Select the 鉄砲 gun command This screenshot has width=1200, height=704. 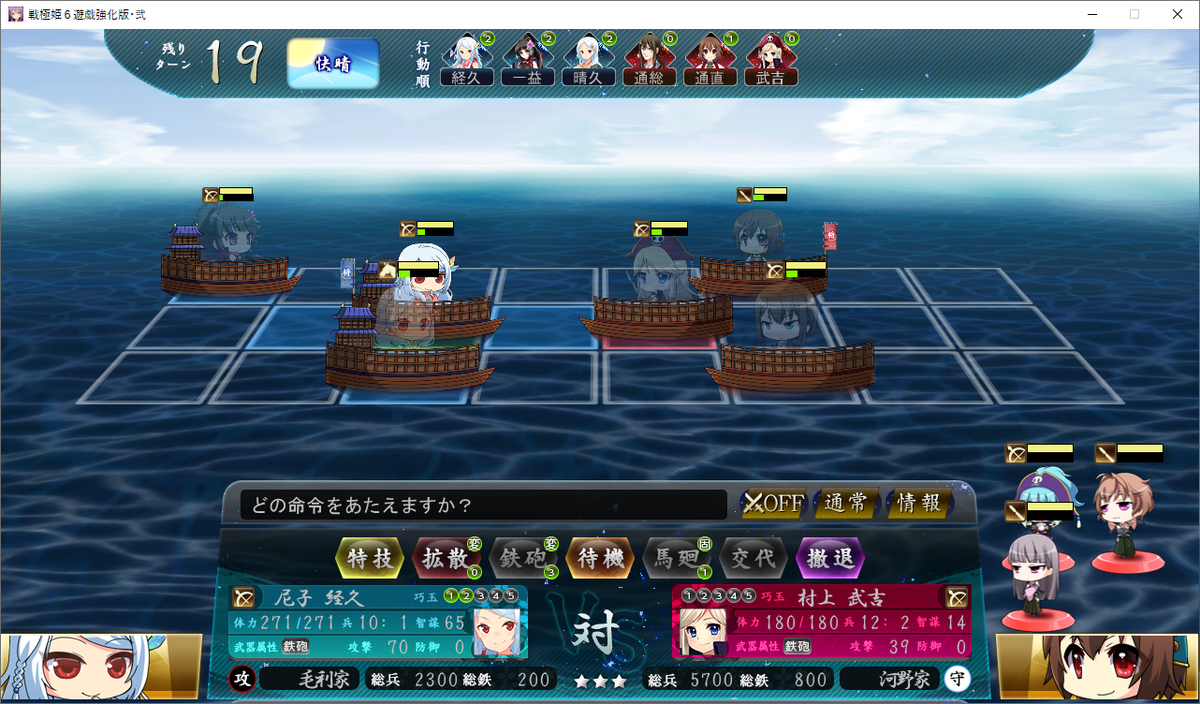[x=522, y=558]
